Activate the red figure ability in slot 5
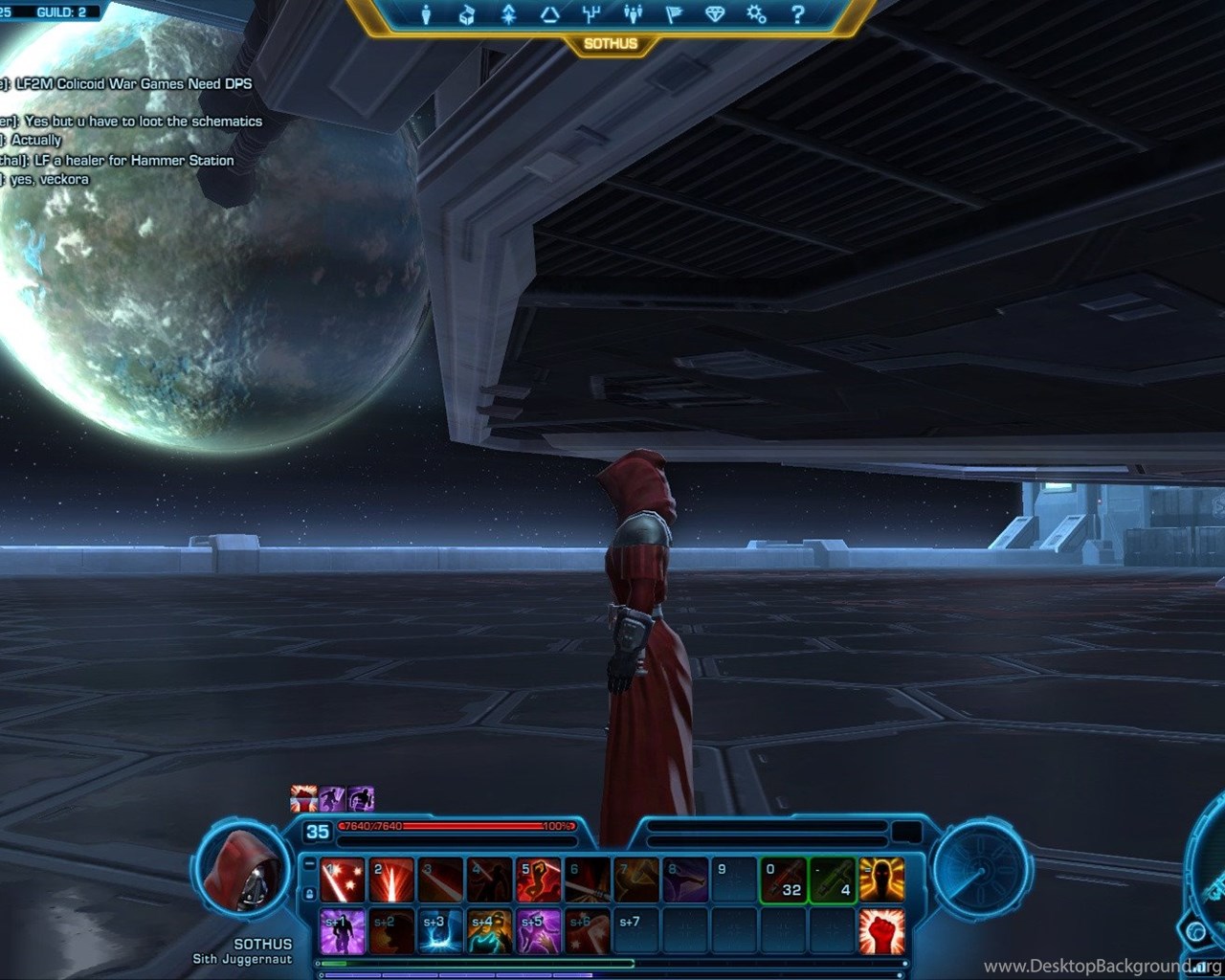This screenshot has width=1225, height=980. (x=539, y=880)
